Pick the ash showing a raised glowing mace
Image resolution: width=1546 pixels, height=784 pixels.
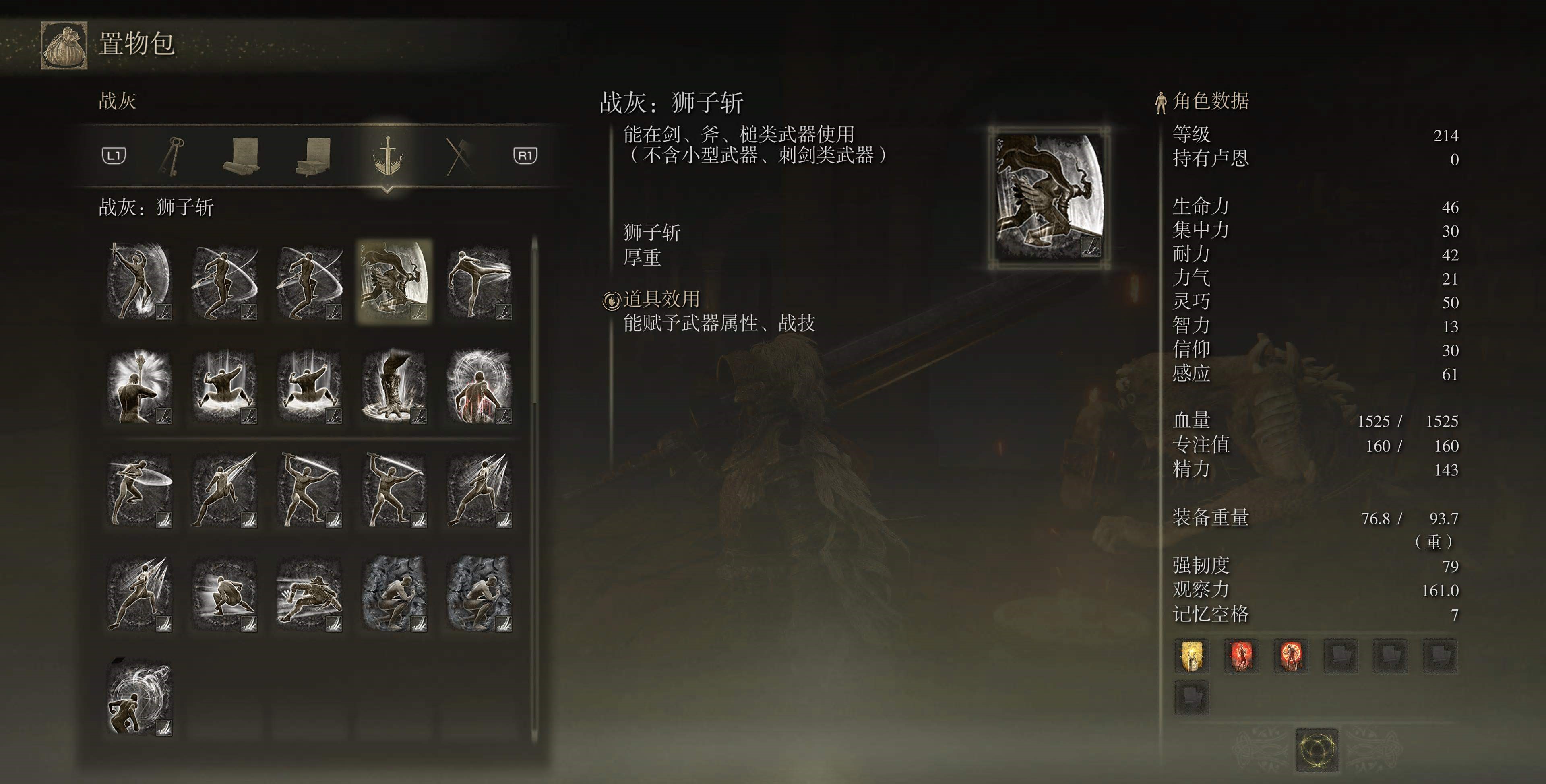click(x=139, y=386)
